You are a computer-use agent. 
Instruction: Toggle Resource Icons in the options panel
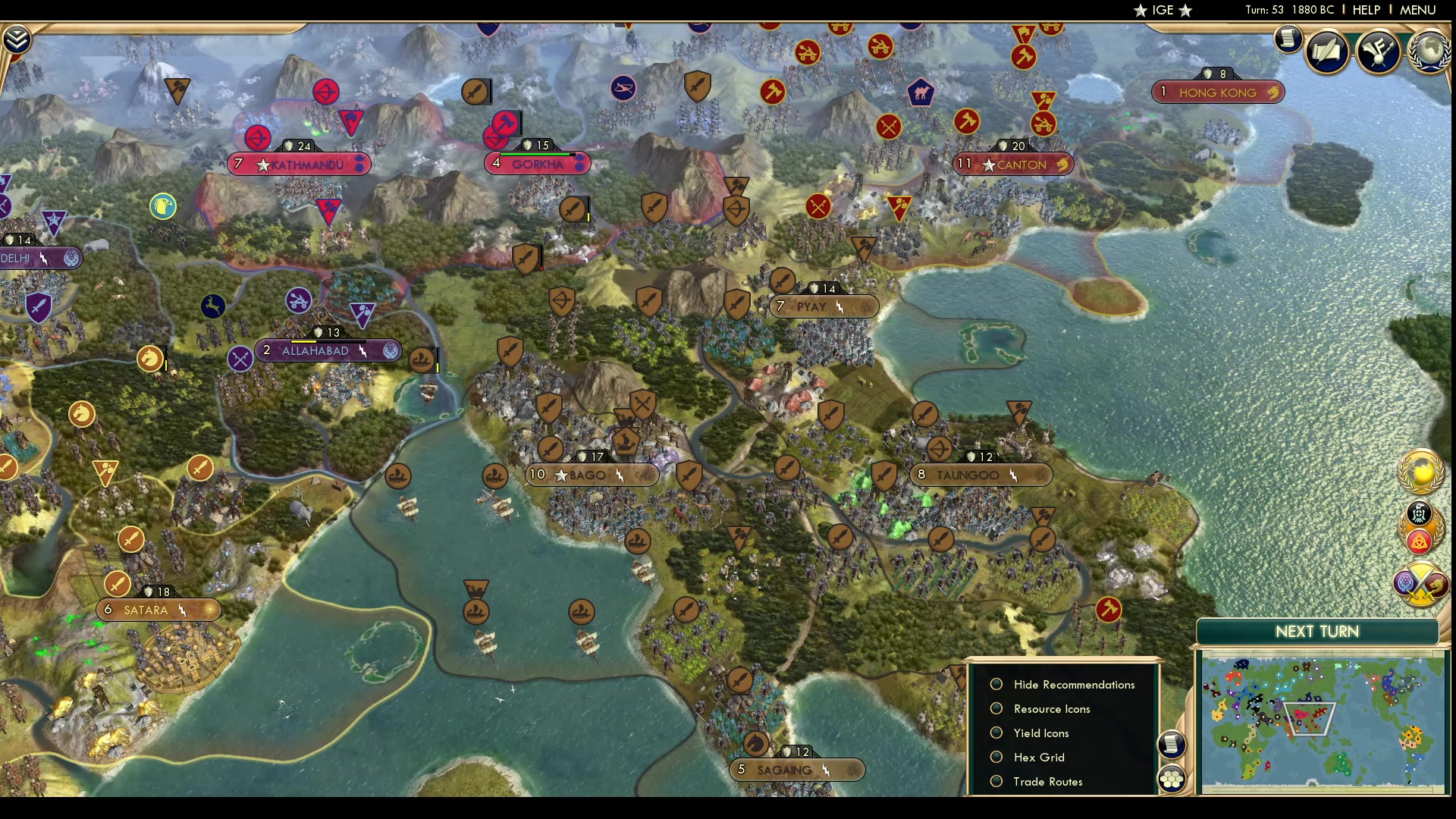[997, 708]
